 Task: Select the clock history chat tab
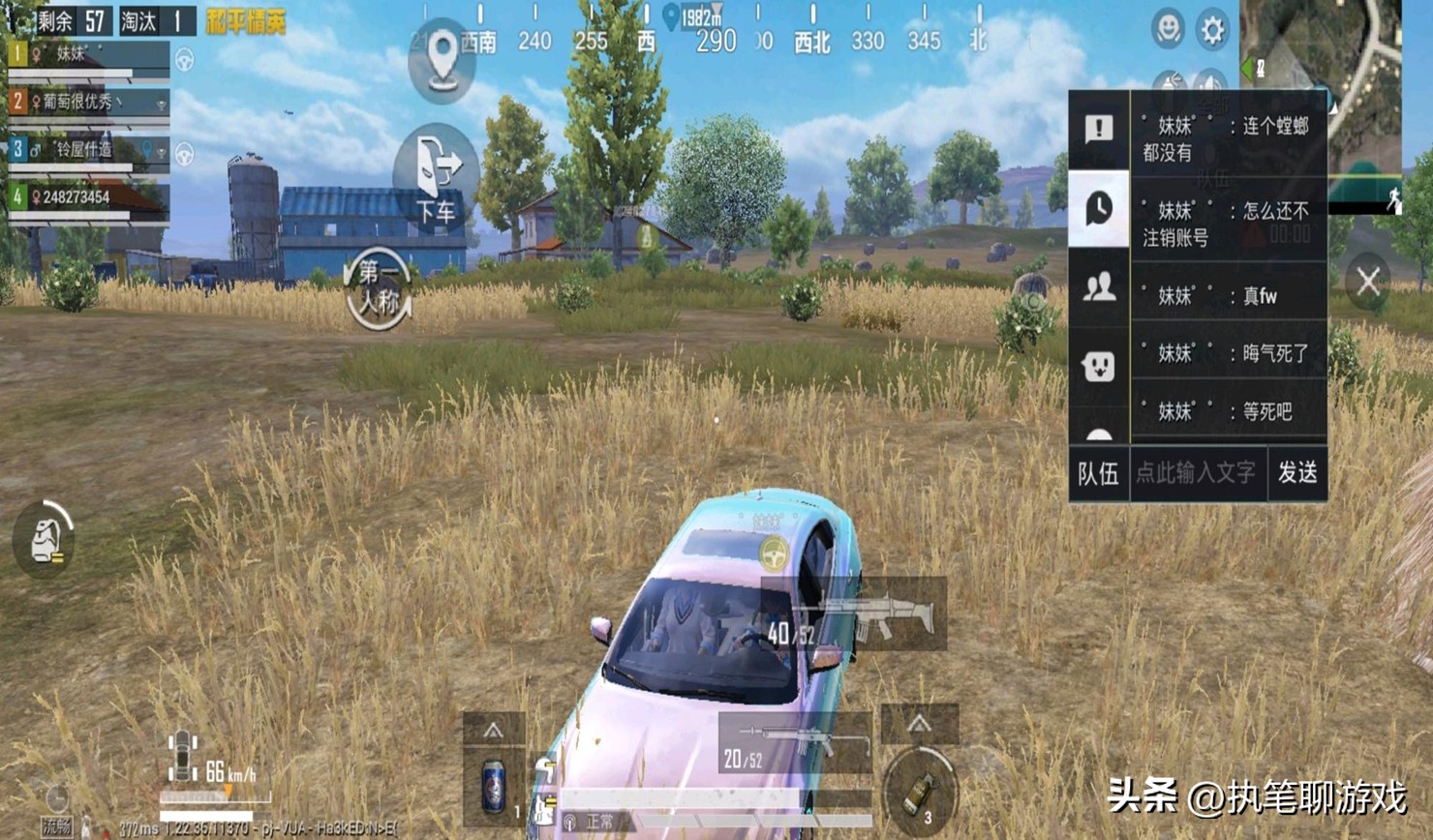pyautogui.click(x=1099, y=208)
